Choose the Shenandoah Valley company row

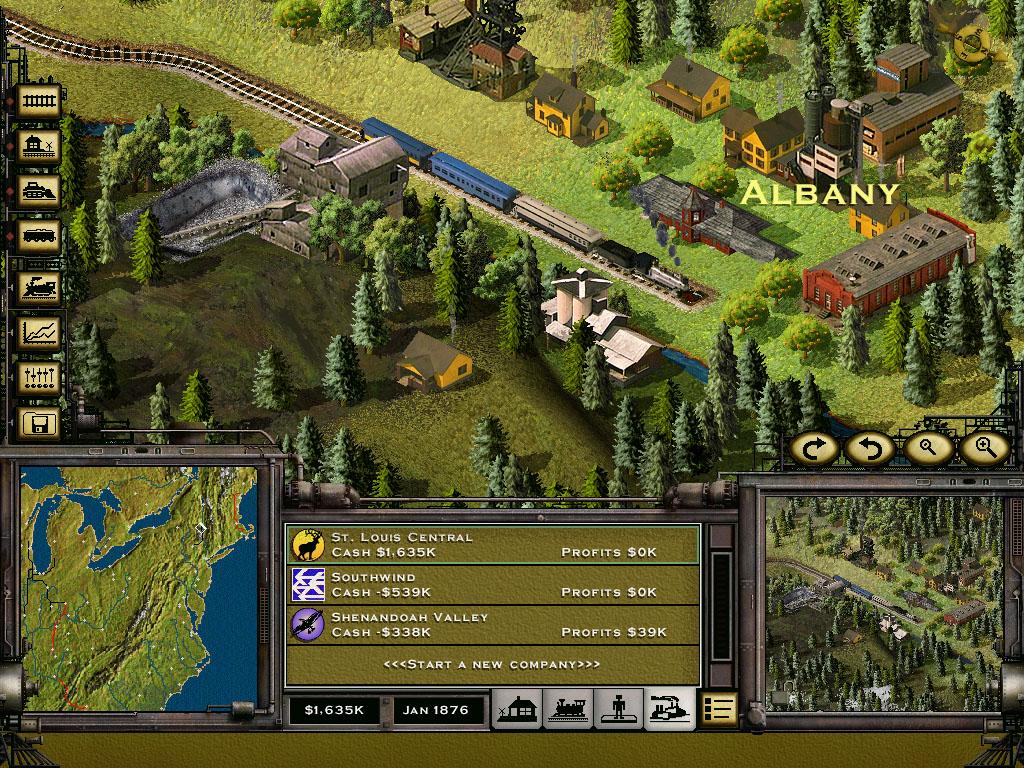pyautogui.click(x=492, y=625)
